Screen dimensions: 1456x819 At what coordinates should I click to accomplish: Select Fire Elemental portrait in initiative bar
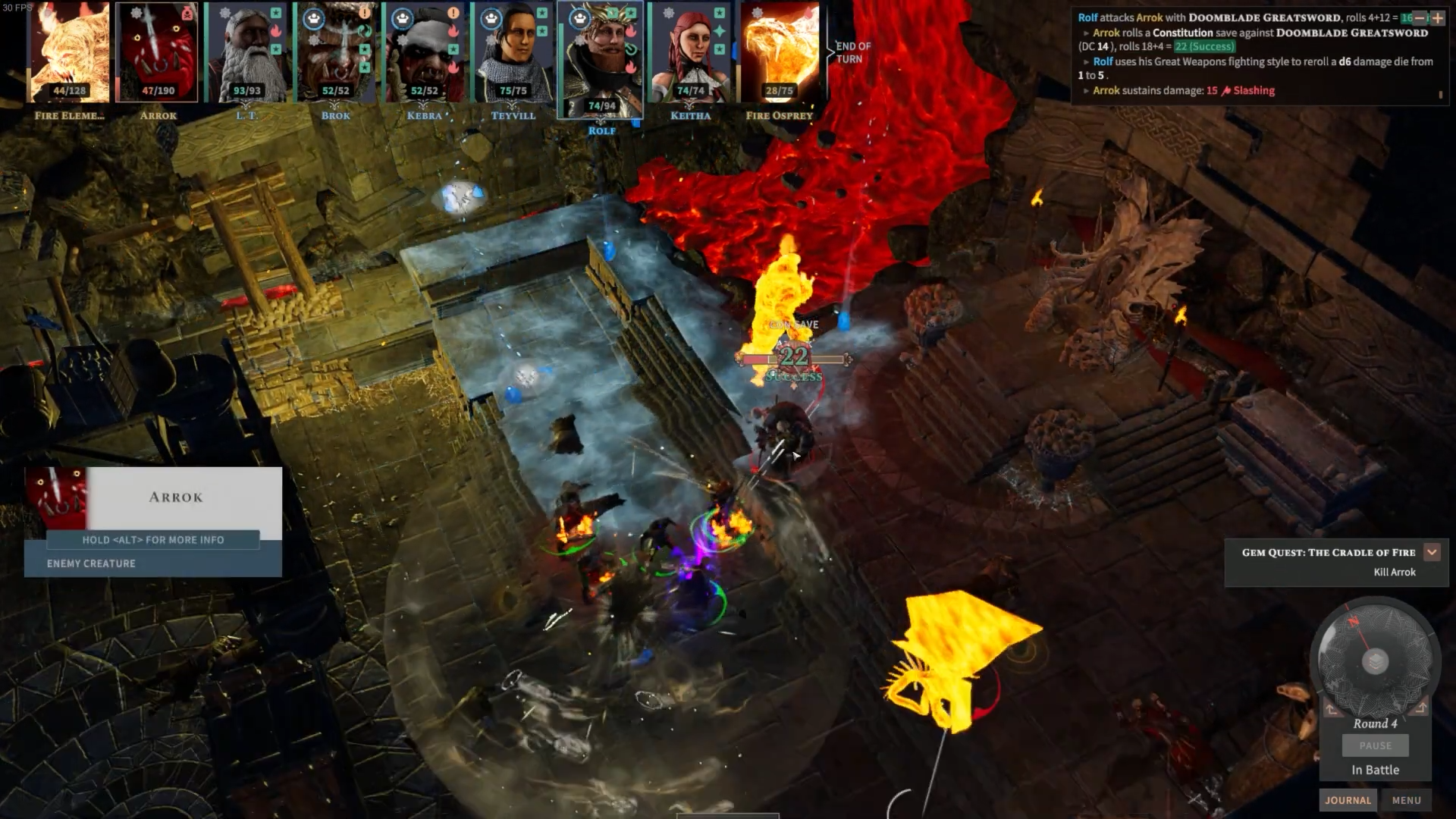(68, 53)
